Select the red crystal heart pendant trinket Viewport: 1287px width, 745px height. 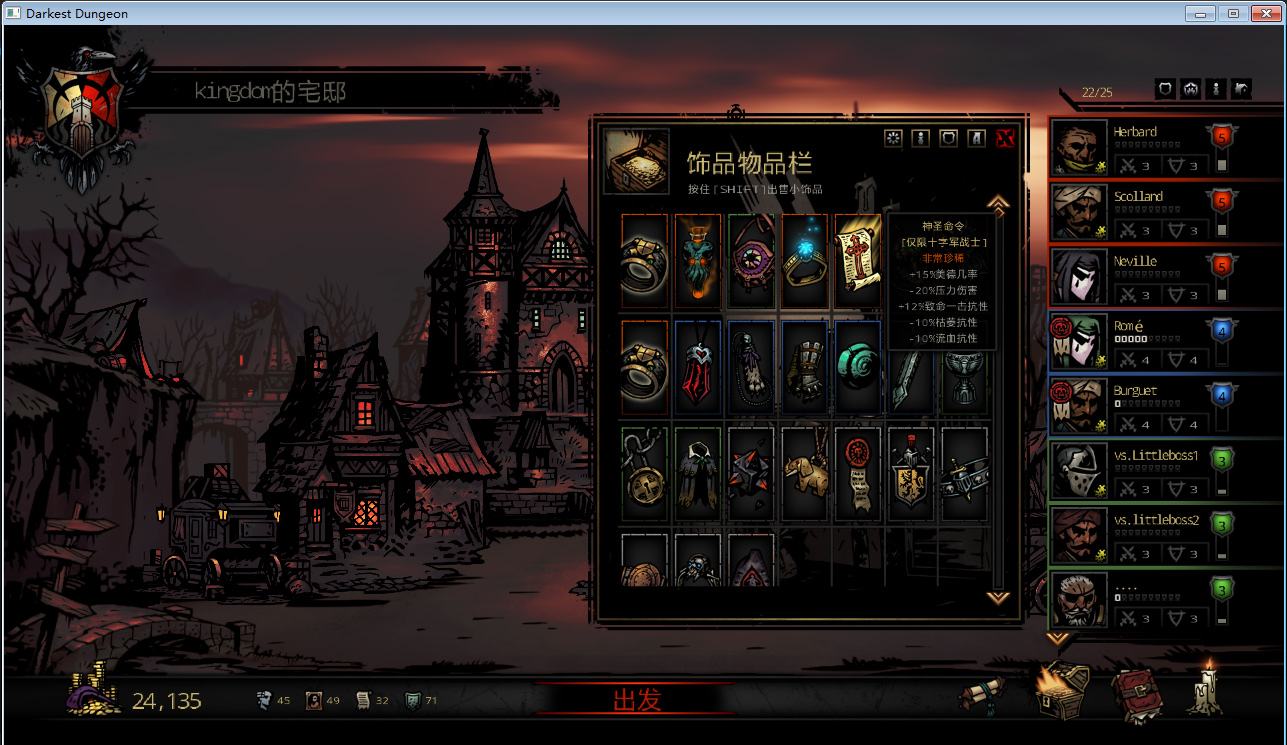coord(697,367)
